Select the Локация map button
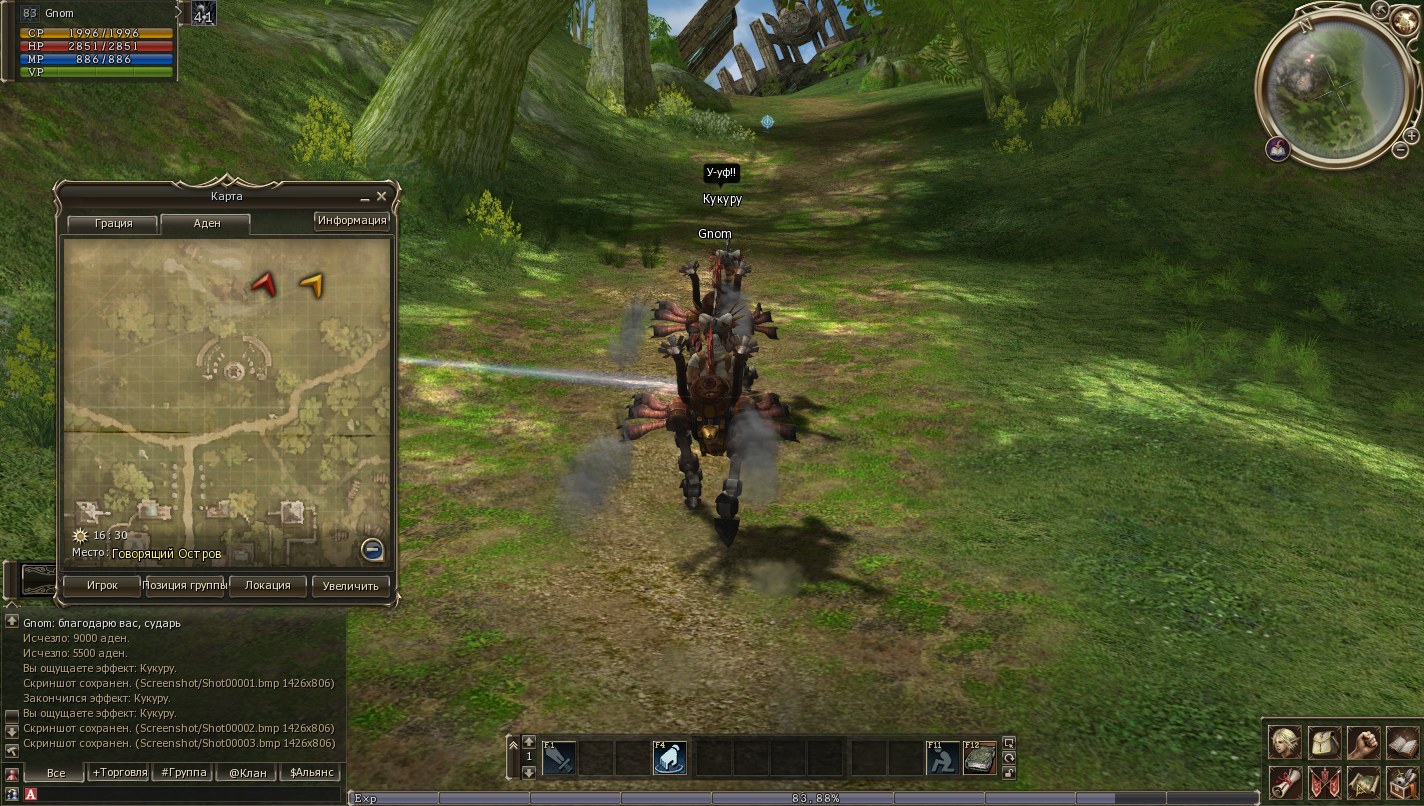The height and width of the screenshot is (806, 1424). [267, 586]
